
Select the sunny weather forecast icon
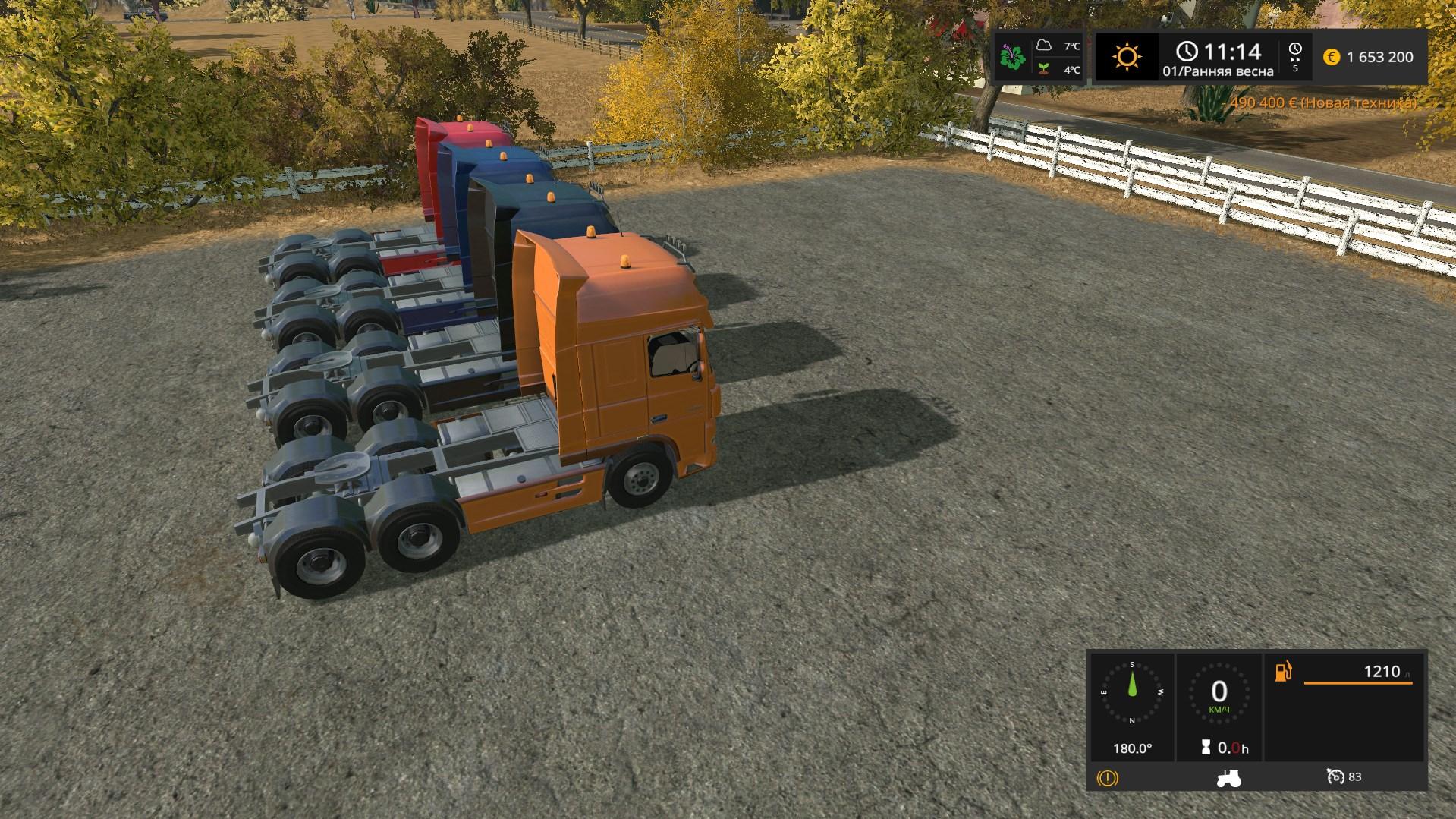point(1127,57)
